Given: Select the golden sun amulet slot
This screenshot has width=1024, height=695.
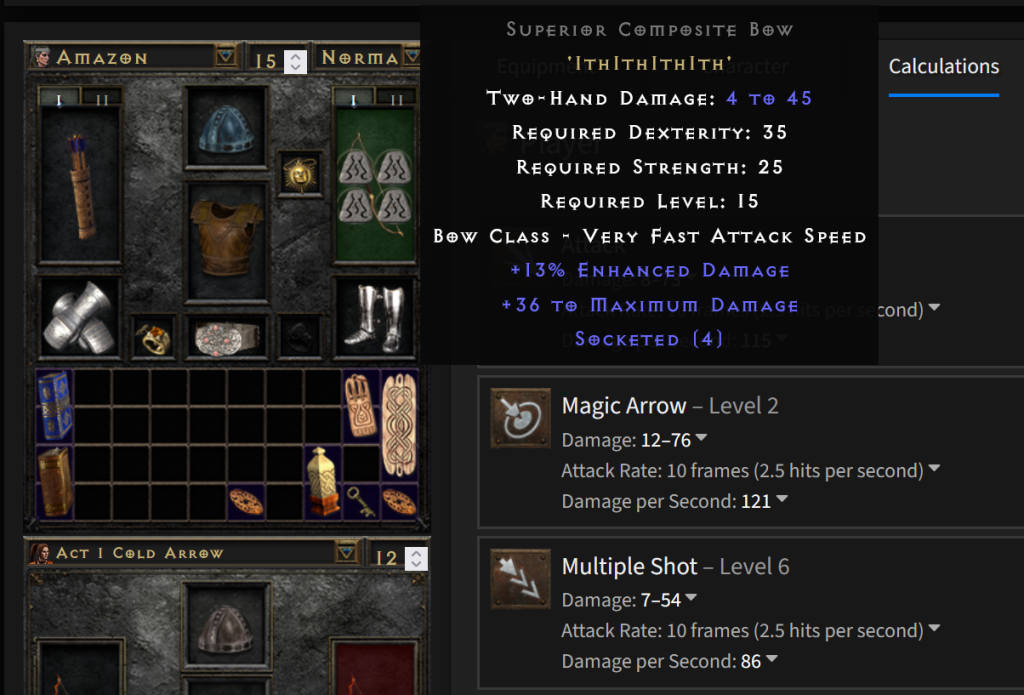Looking at the screenshot, I should point(297,174).
